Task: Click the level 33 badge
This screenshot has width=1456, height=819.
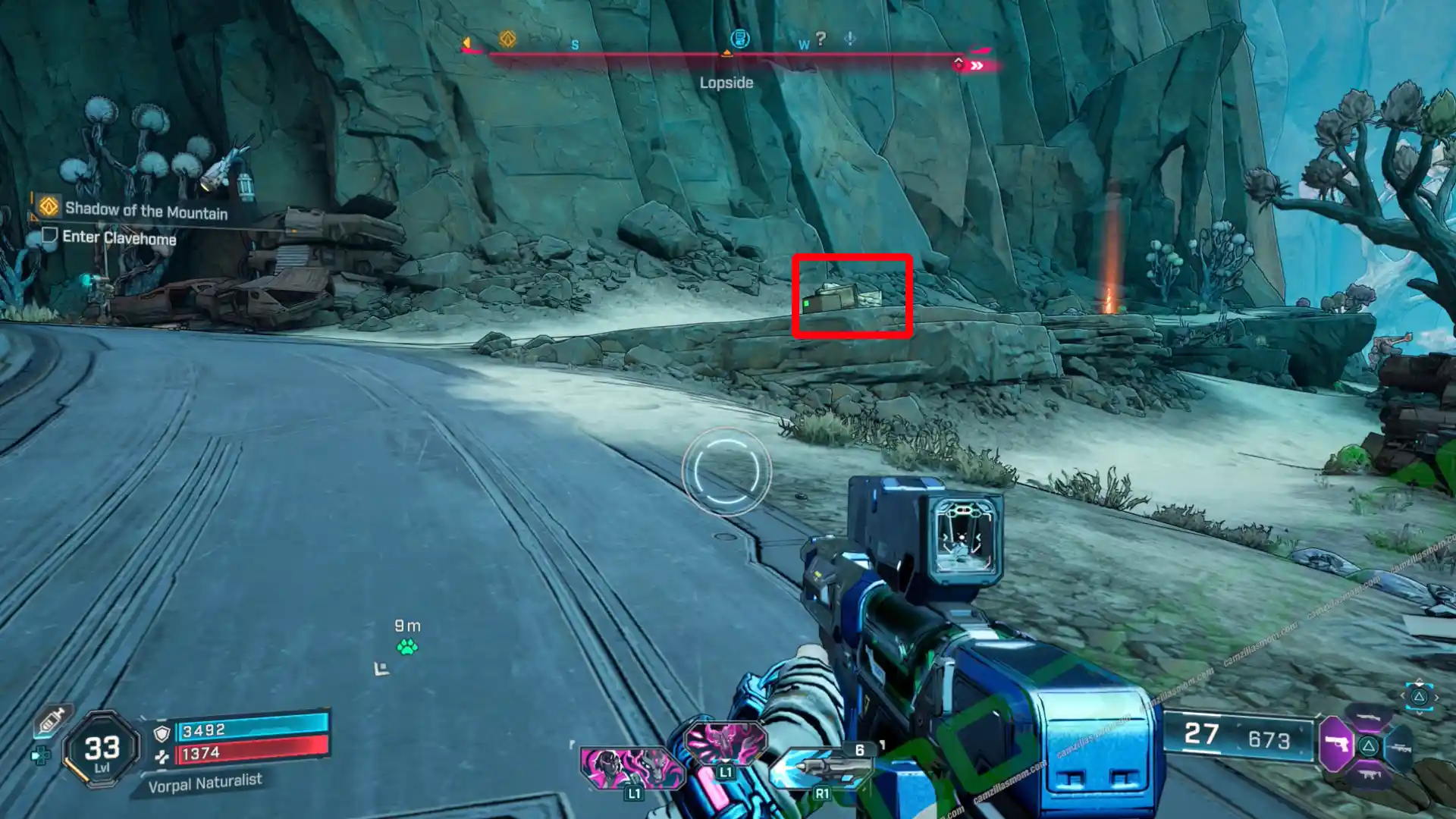Action: 102,750
